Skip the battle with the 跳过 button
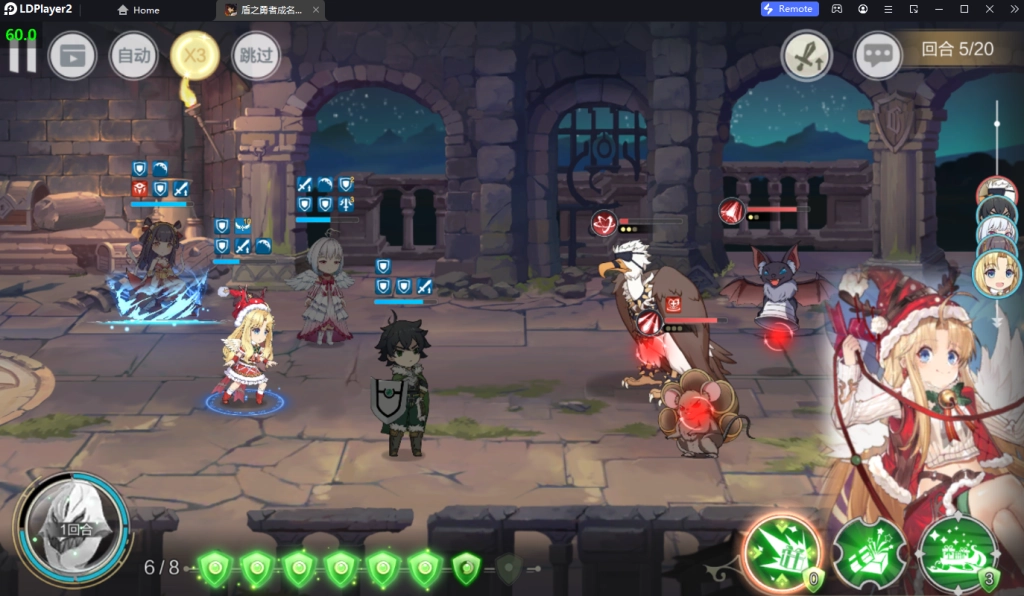 tap(256, 56)
